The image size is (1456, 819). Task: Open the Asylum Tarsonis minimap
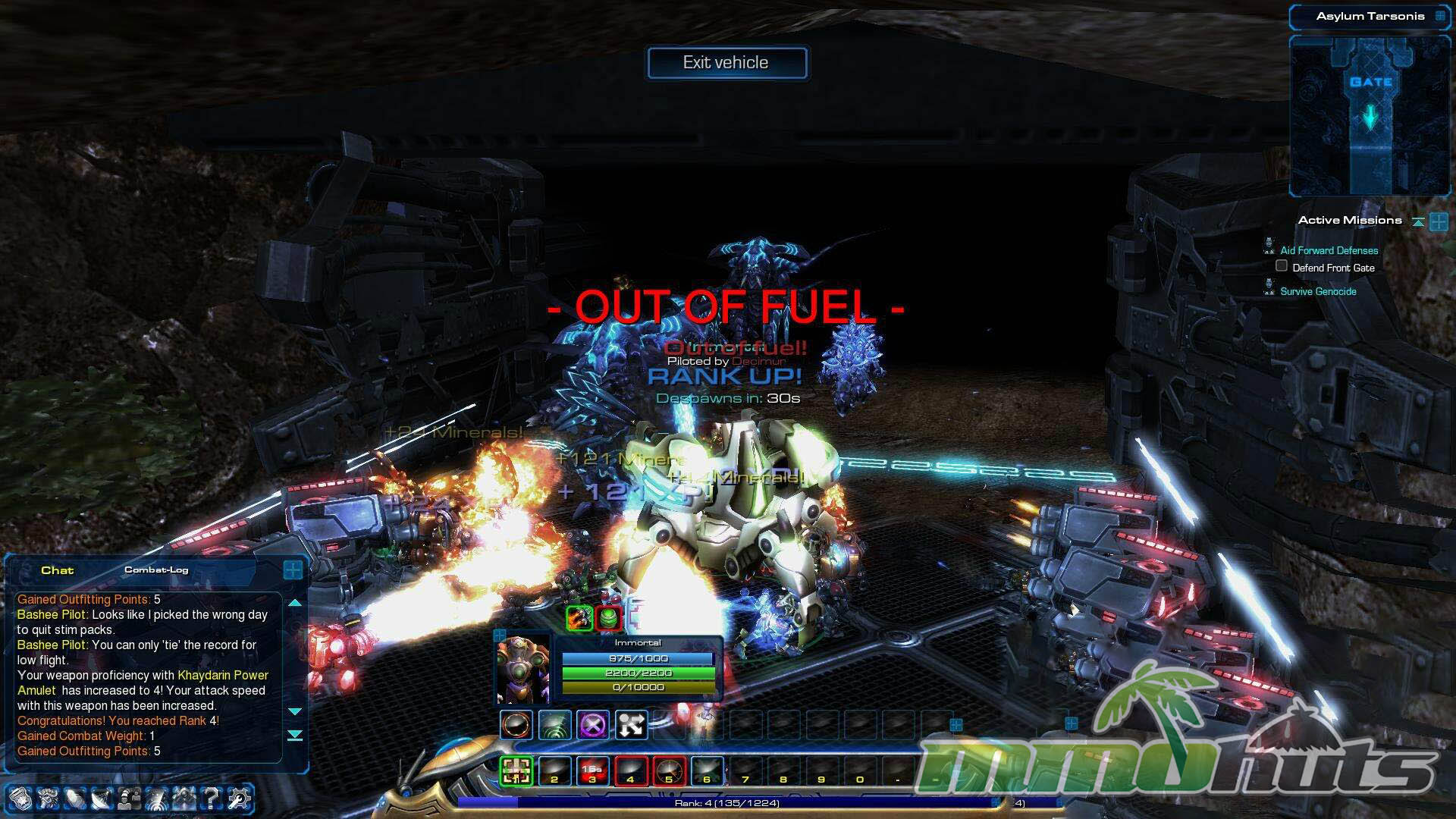(1370, 115)
